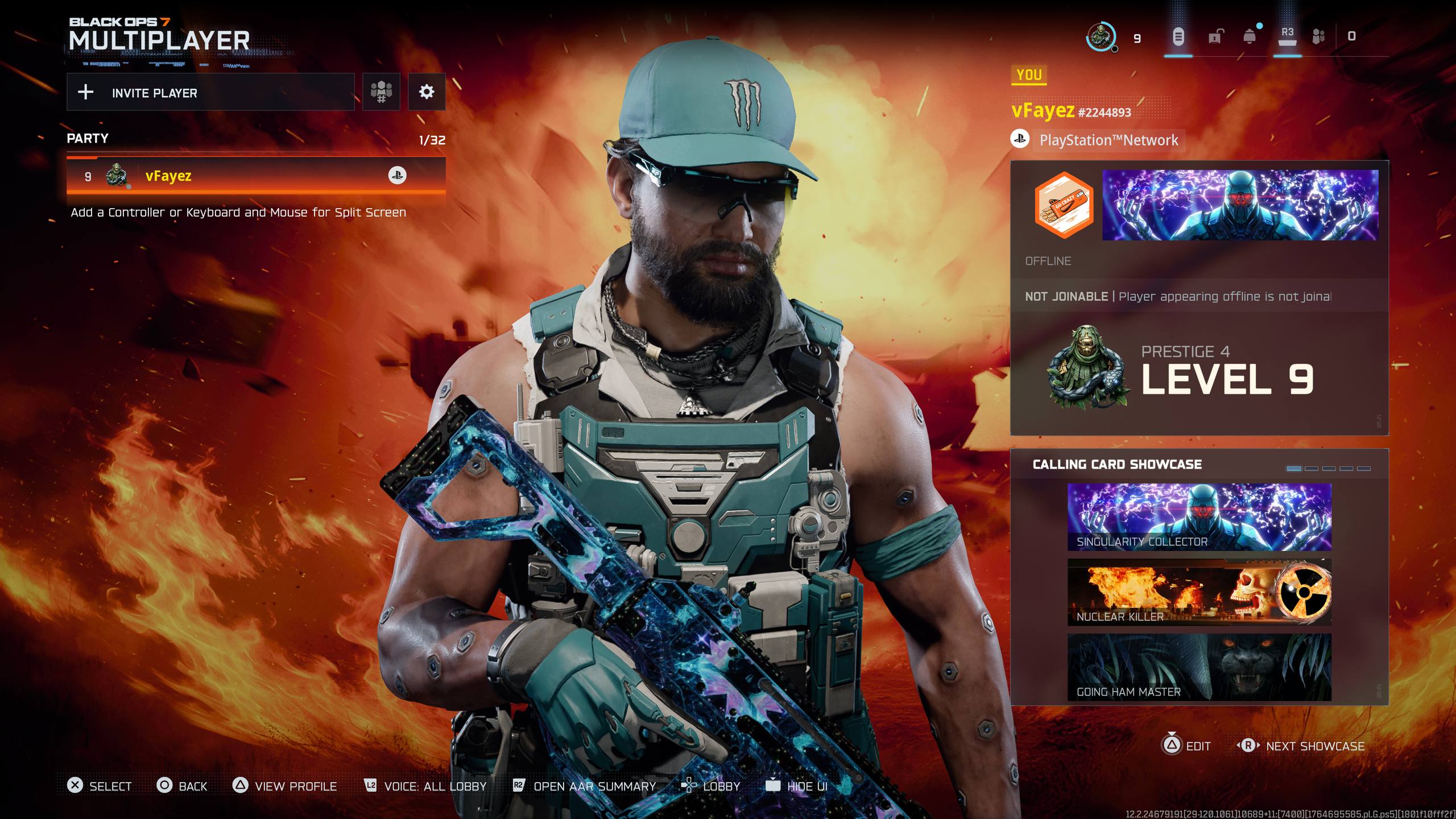Viewport: 1456px width, 819px height.
Task: Select vFayez in the party list
Action: tap(256, 176)
